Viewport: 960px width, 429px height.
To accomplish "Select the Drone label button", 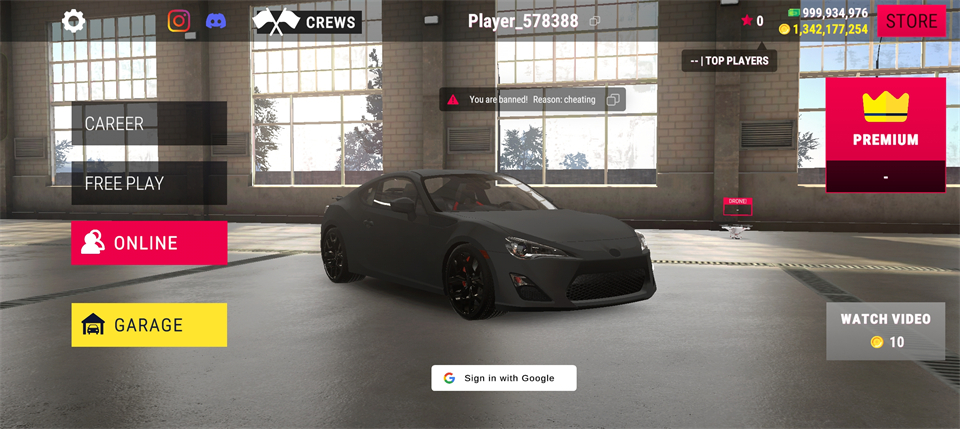I will (x=738, y=205).
